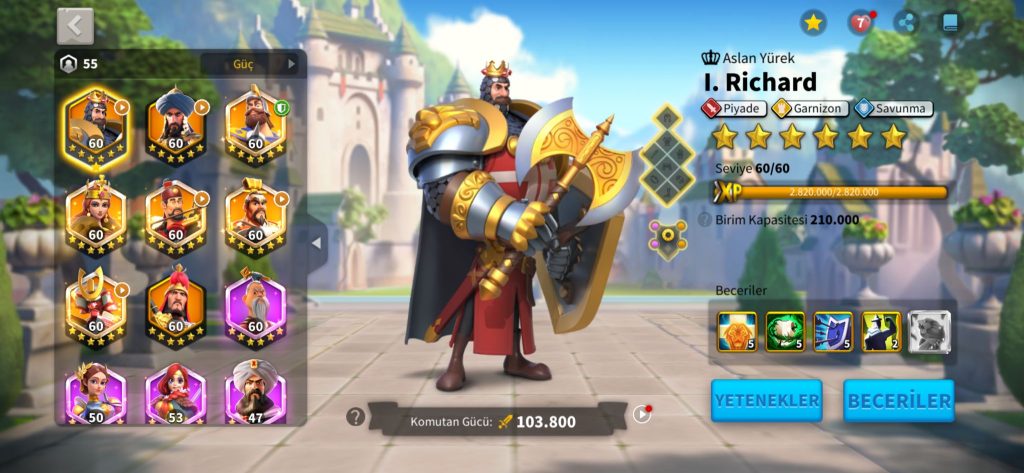Open the book icon for commander info
This screenshot has width=1024, height=473.
[950, 22]
